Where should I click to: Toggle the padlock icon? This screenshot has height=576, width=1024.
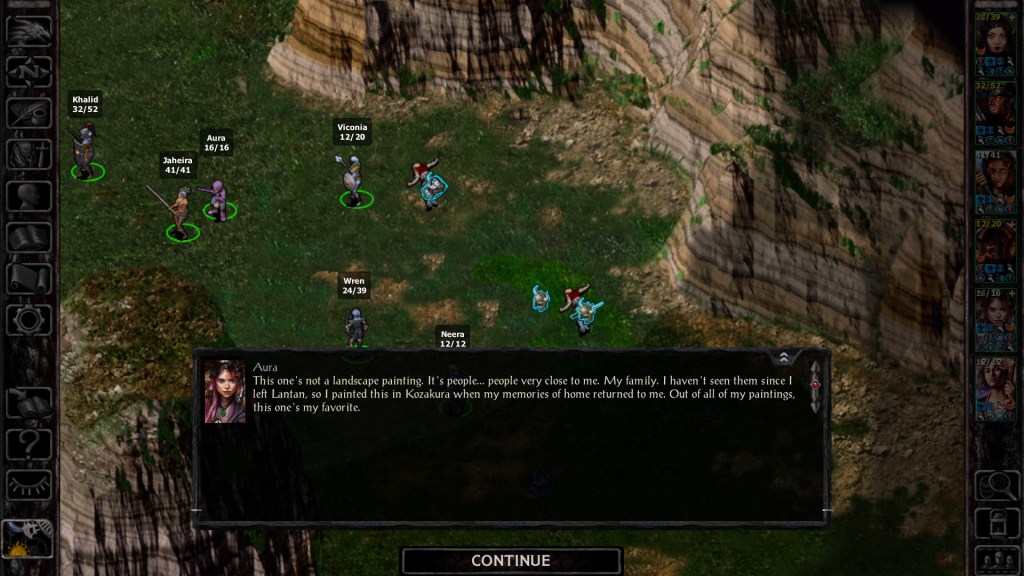click(x=996, y=522)
